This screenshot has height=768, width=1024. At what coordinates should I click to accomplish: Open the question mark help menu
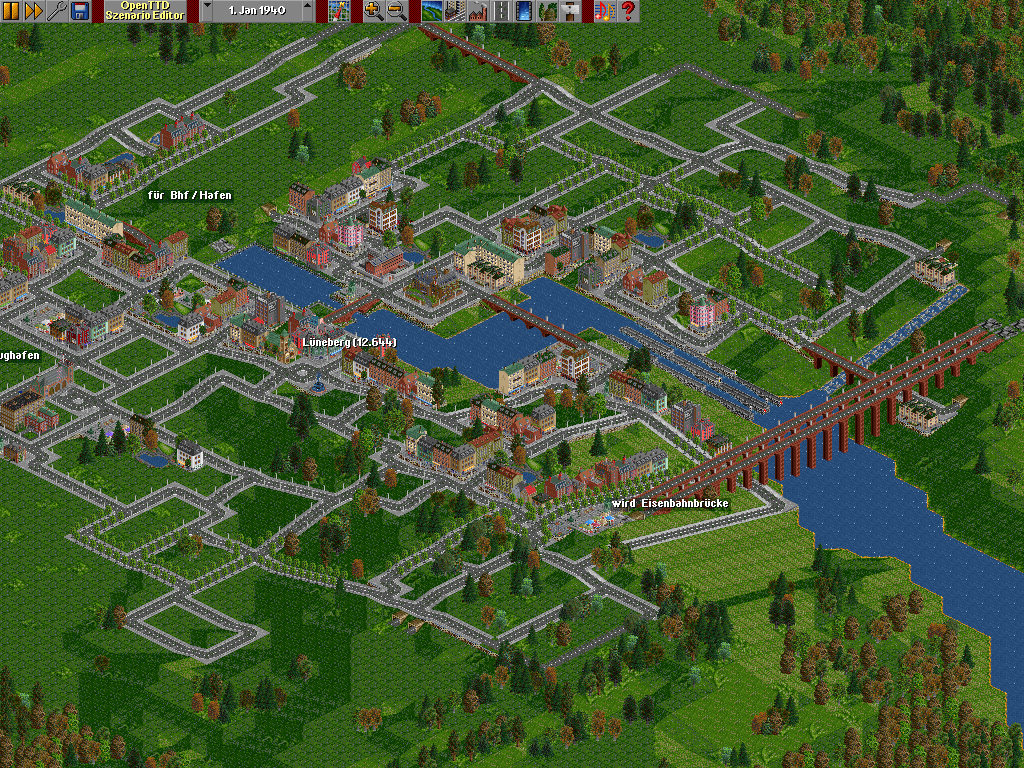tap(628, 11)
